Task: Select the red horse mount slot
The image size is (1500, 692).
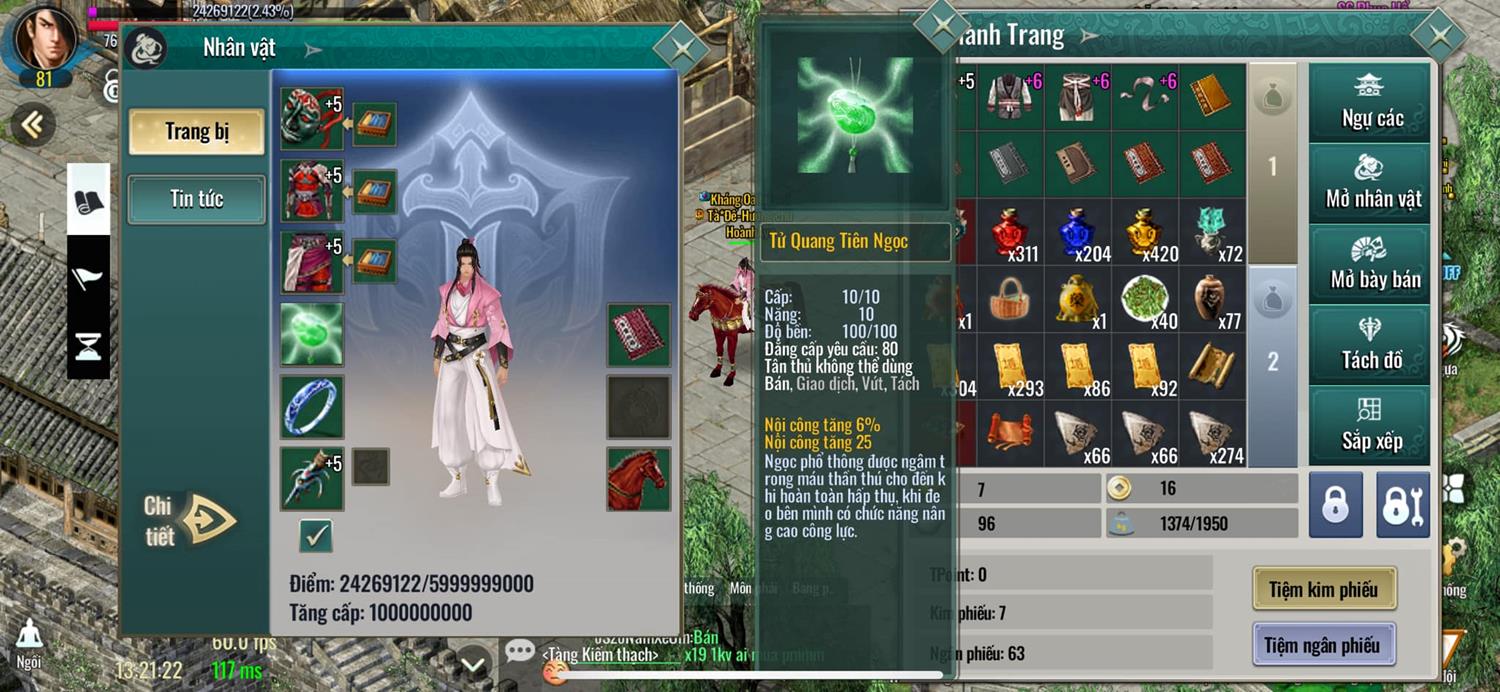Action: click(638, 479)
